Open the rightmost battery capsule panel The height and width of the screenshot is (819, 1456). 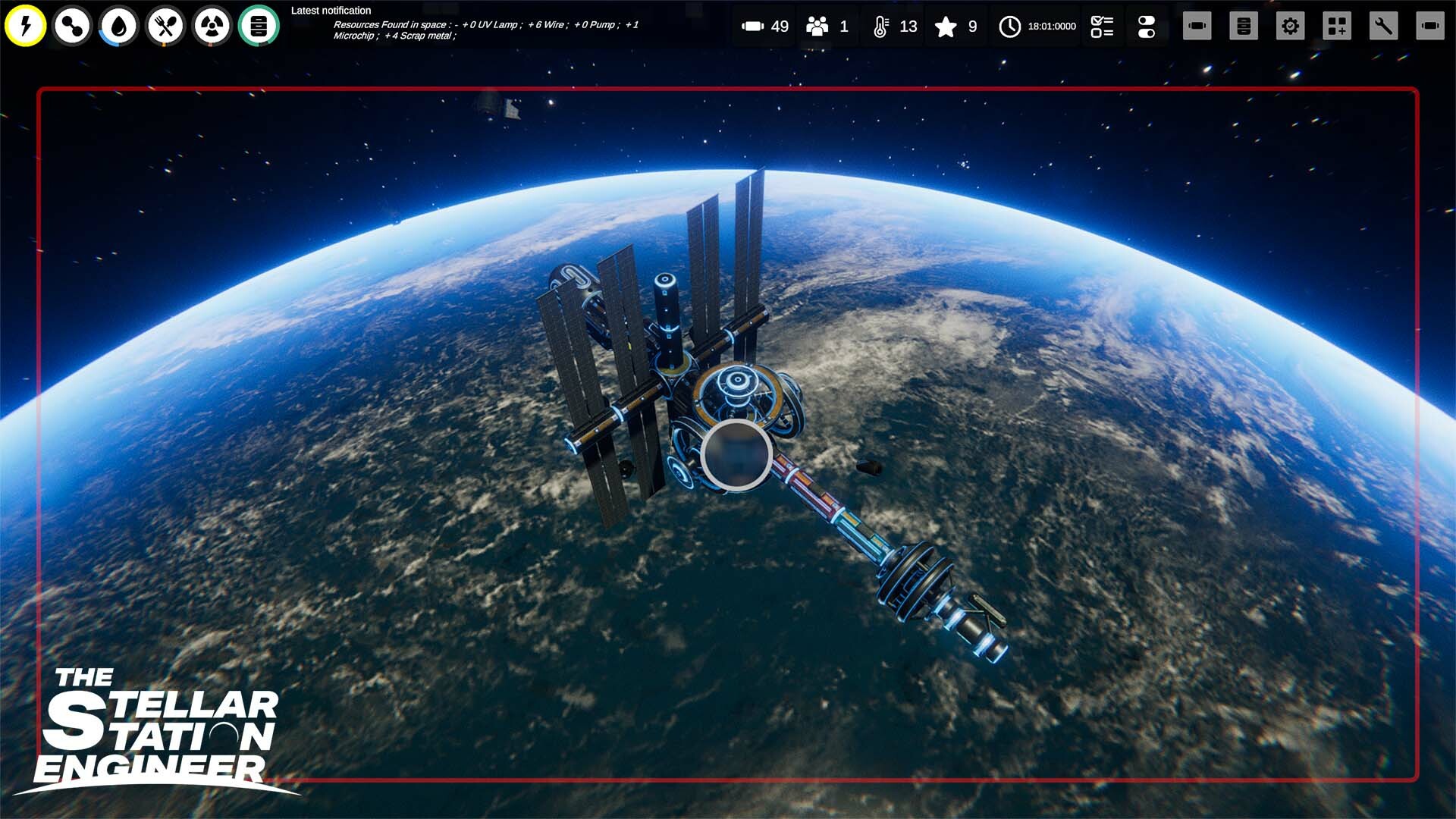coord(1430,27)
